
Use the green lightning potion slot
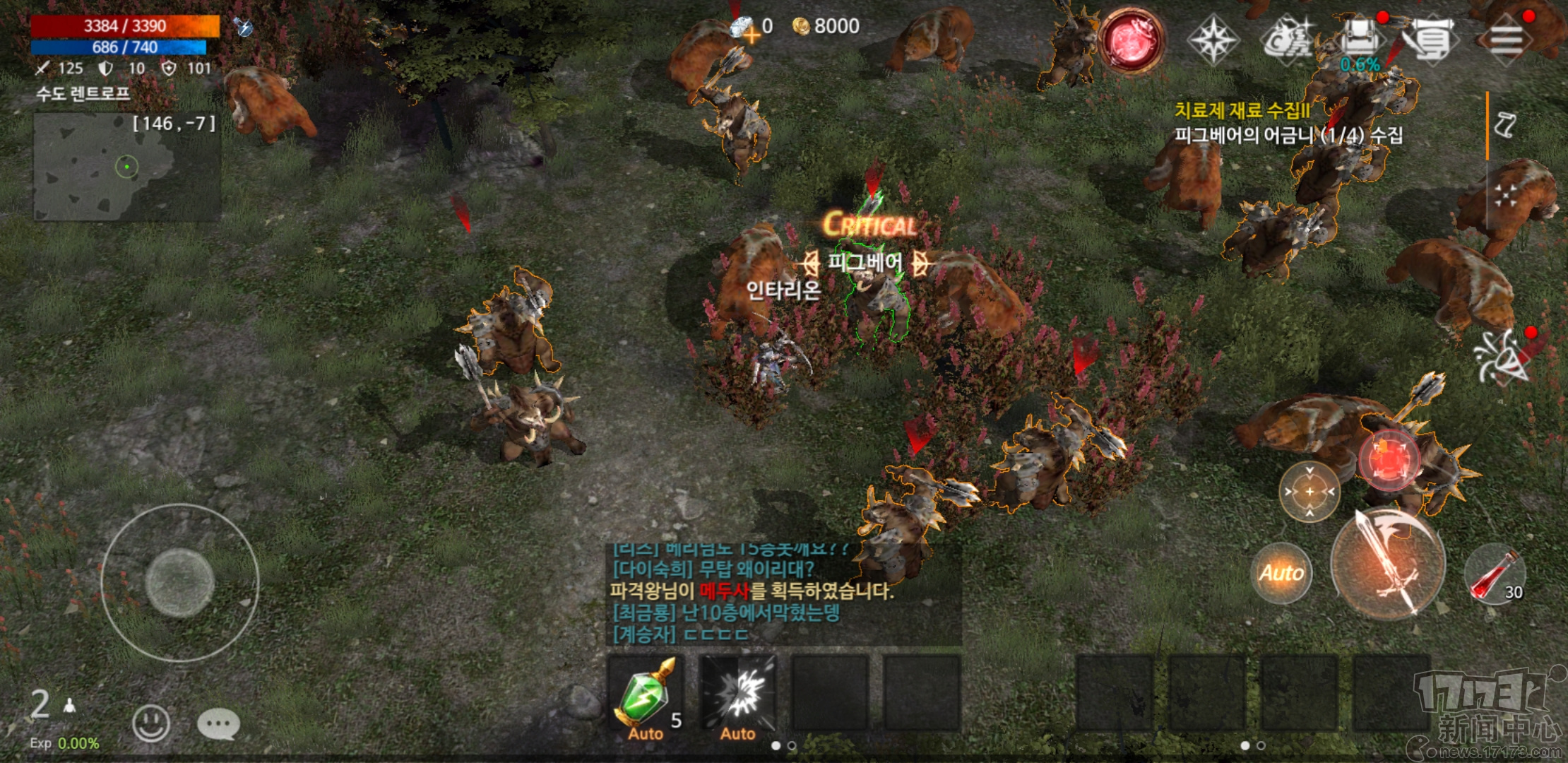[646, 694]
